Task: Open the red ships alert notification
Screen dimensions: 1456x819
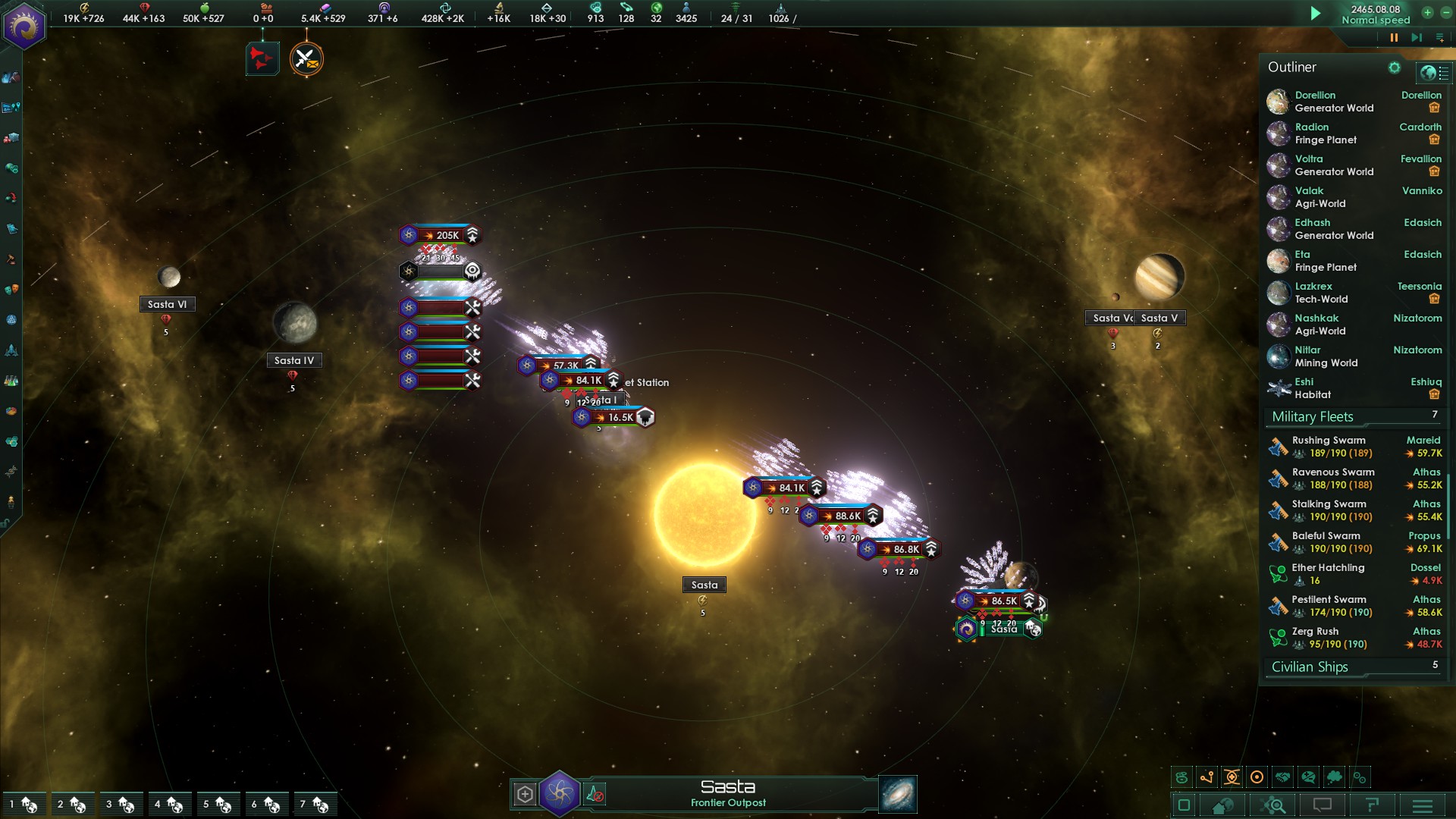Action: click(262, 58)
